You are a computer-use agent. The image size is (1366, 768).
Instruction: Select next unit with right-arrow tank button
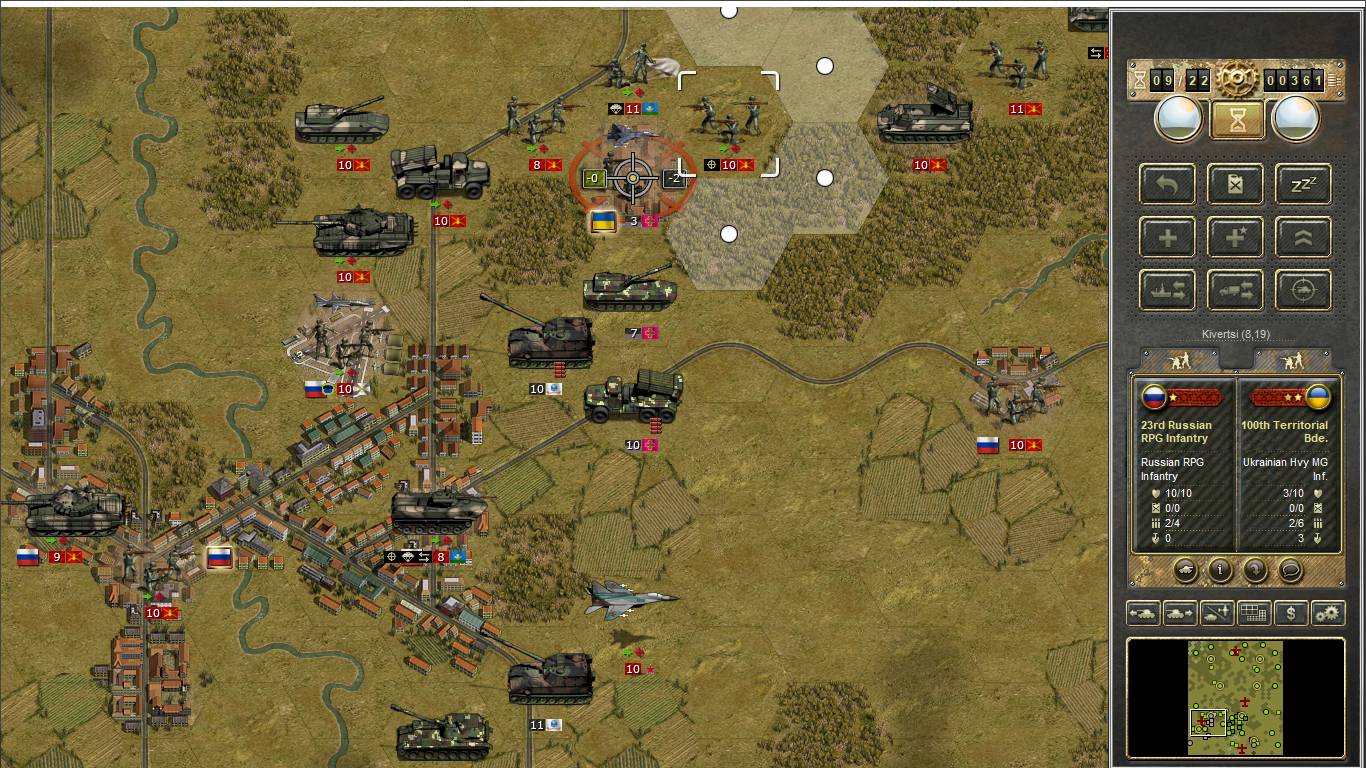pos(1180,613)
